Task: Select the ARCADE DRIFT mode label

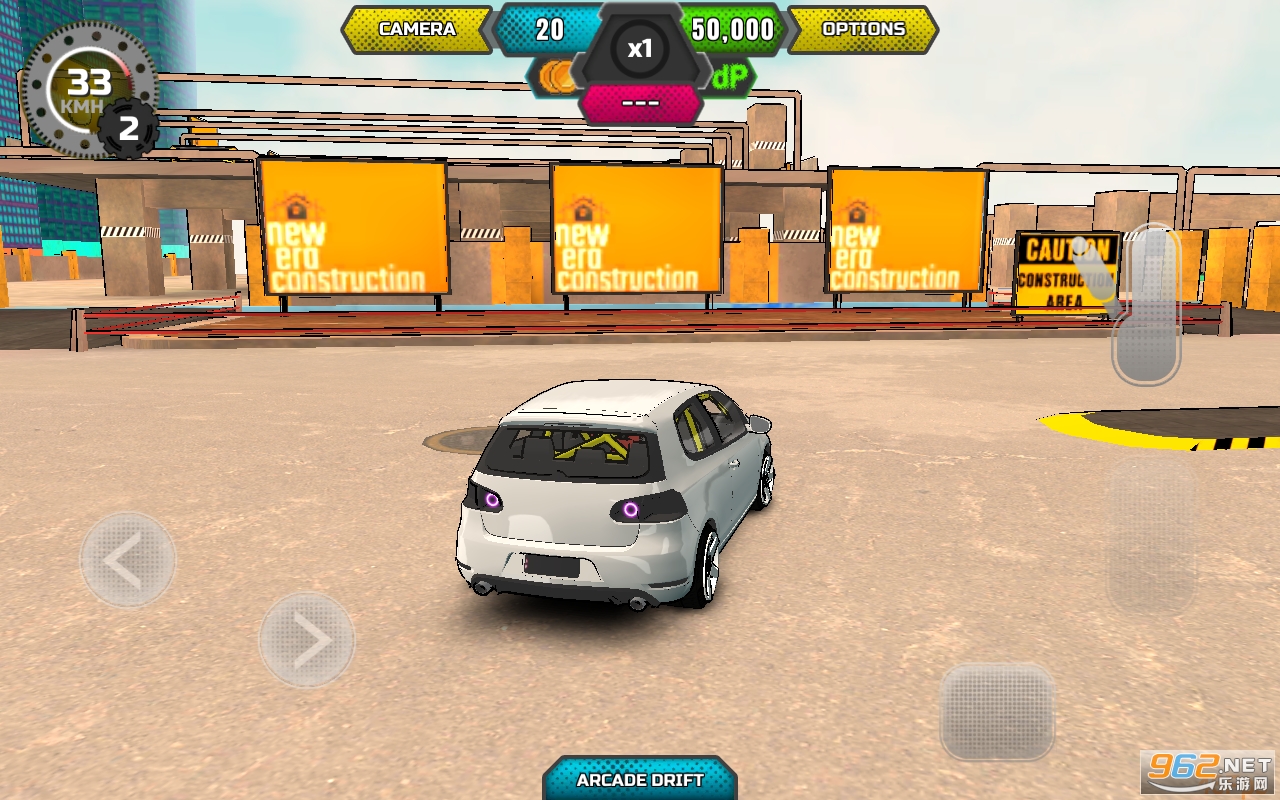Action: [x=640, y=780]
